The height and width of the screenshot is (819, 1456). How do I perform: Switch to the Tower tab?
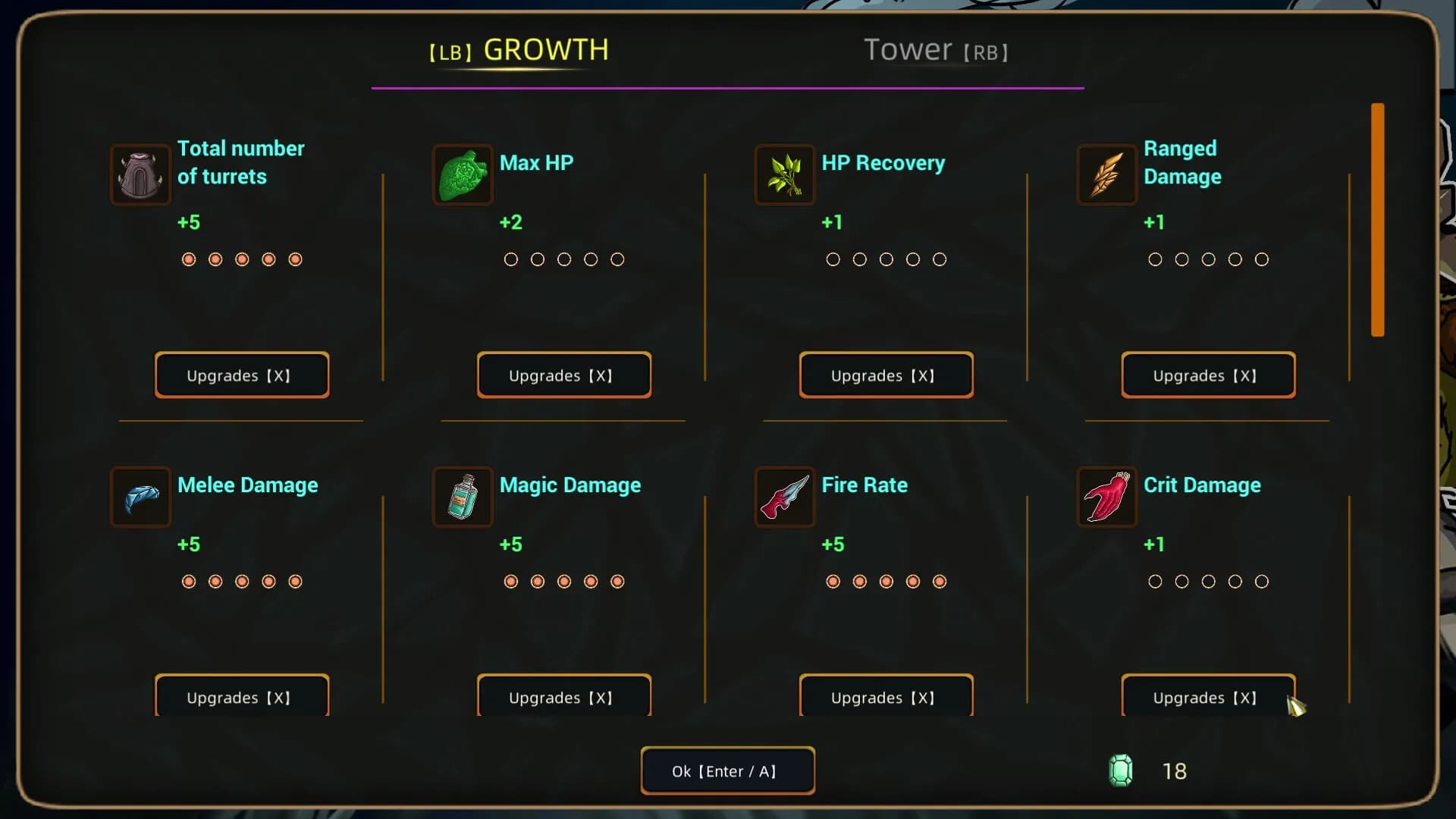935,51
